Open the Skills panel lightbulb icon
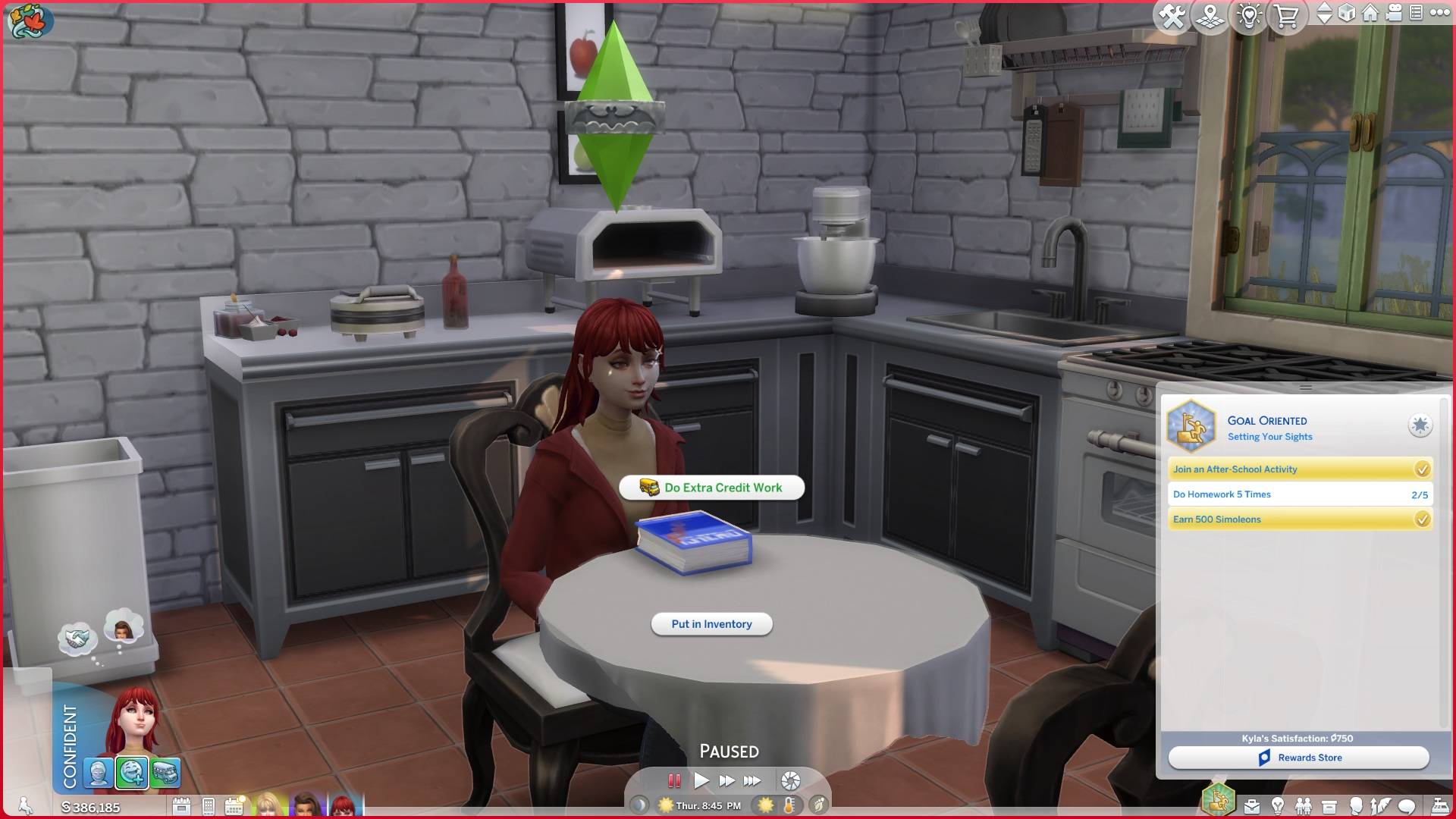The height and width of the screenshot is (819, 1456). click(x=1279, y=806)
